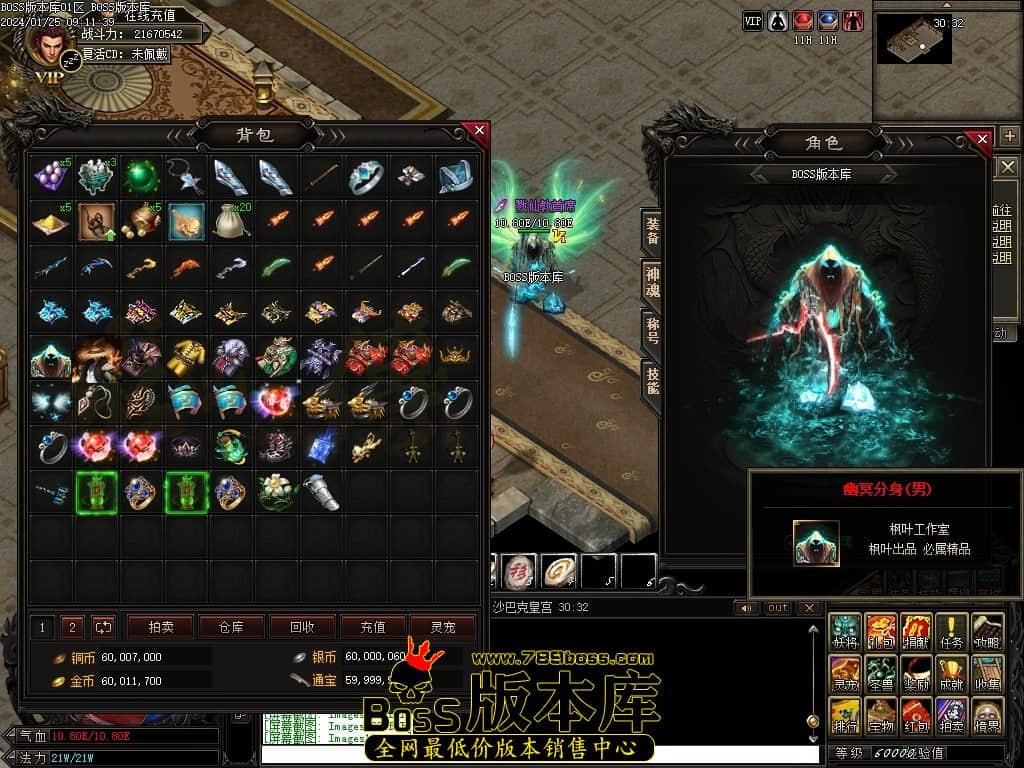The image size is (1024, 768).
Task: Close the 背包 backpack window
Action: click(479, 130)
